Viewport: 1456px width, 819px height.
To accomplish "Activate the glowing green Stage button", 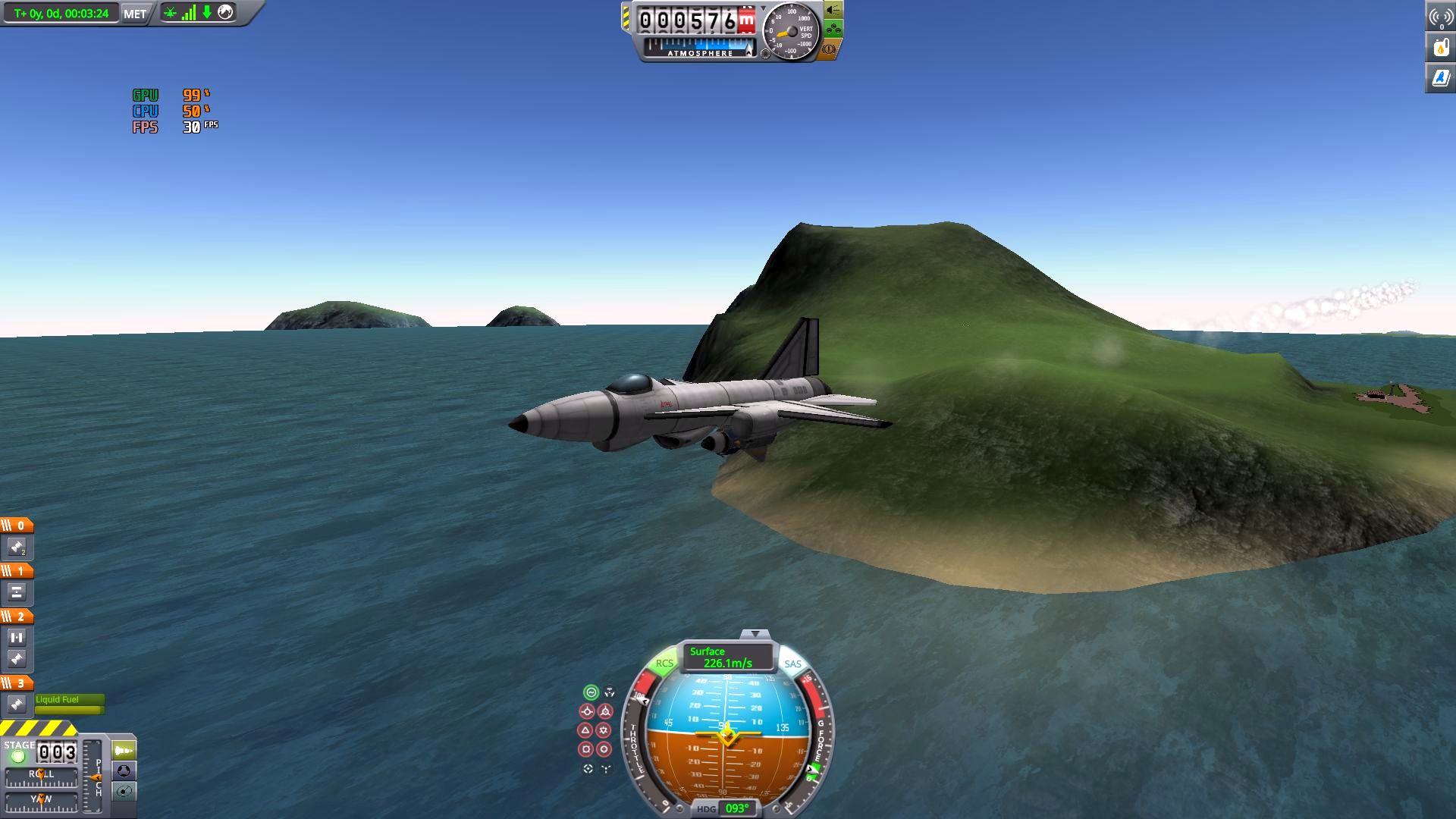I will pos(18,756).
